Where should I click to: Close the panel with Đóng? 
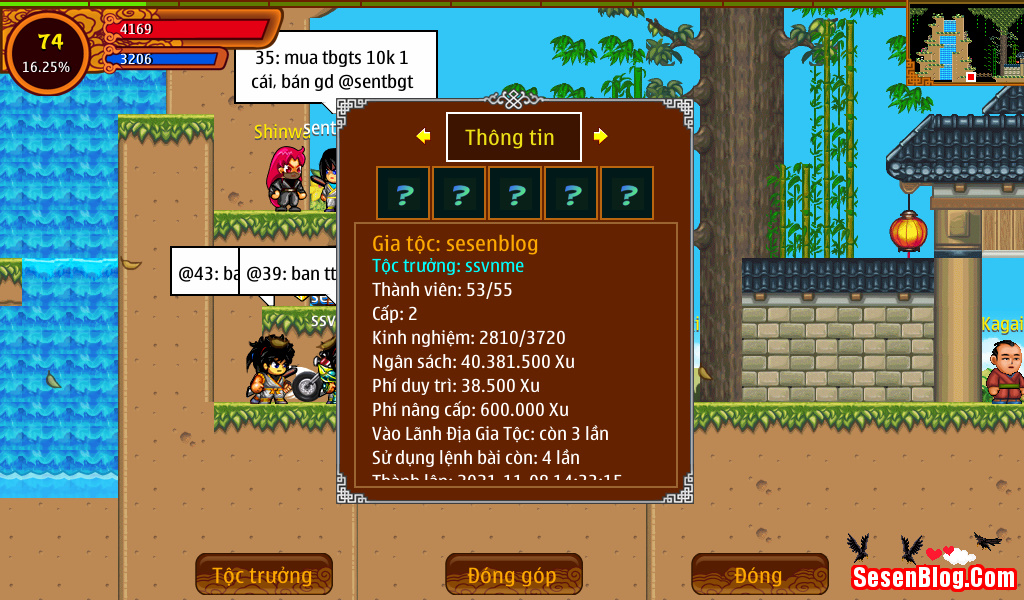(759, 575)
